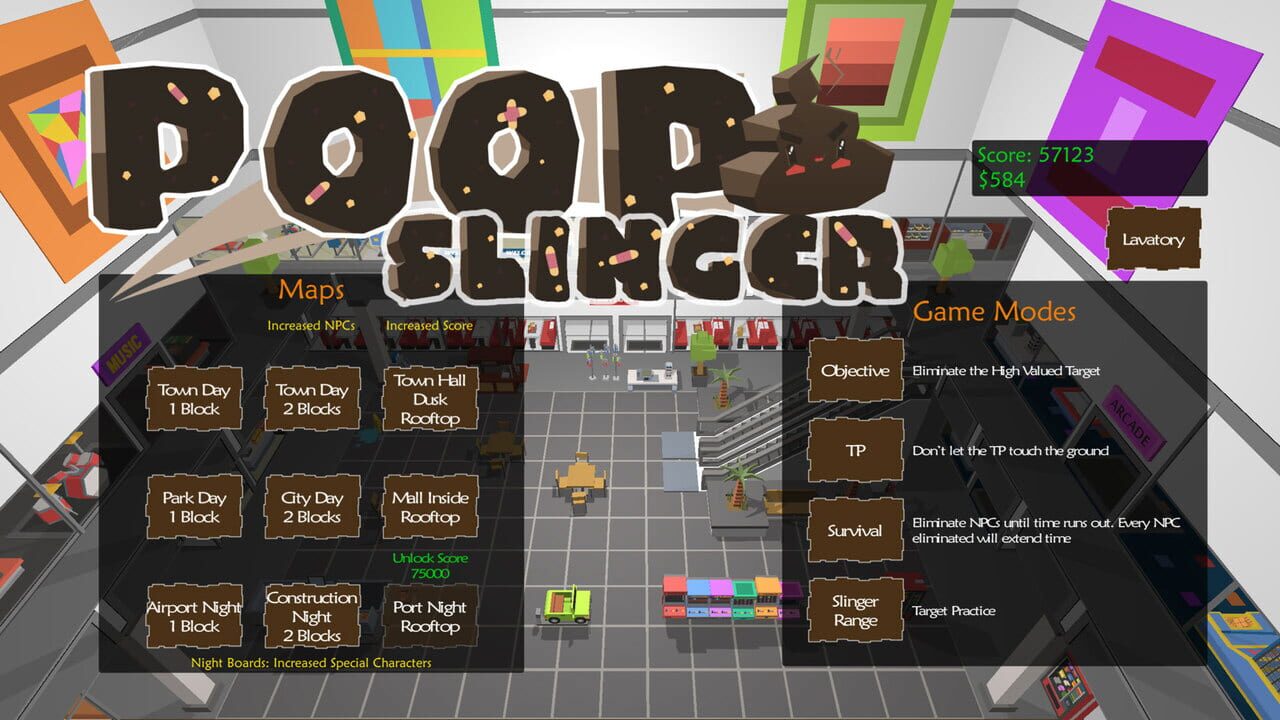Select the Construction Night 2 Blocks map
The image size is (1280, 720).
312,618
